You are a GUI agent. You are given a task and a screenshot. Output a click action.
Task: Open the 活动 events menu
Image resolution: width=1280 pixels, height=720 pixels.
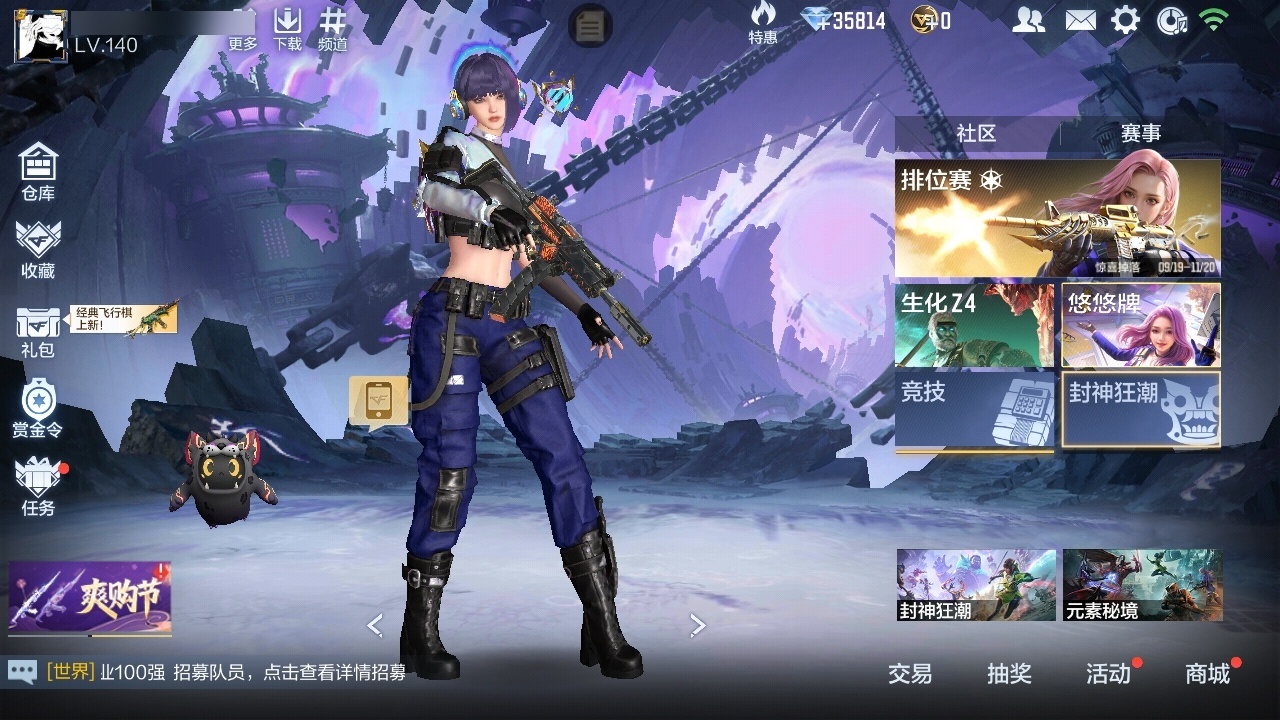pyautogui.click(x=1108, y=674)
